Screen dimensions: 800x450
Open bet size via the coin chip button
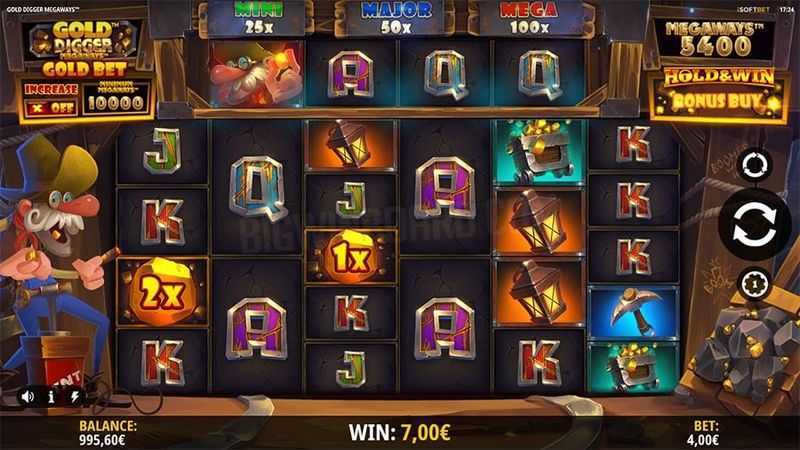click(x=753, y=285)
